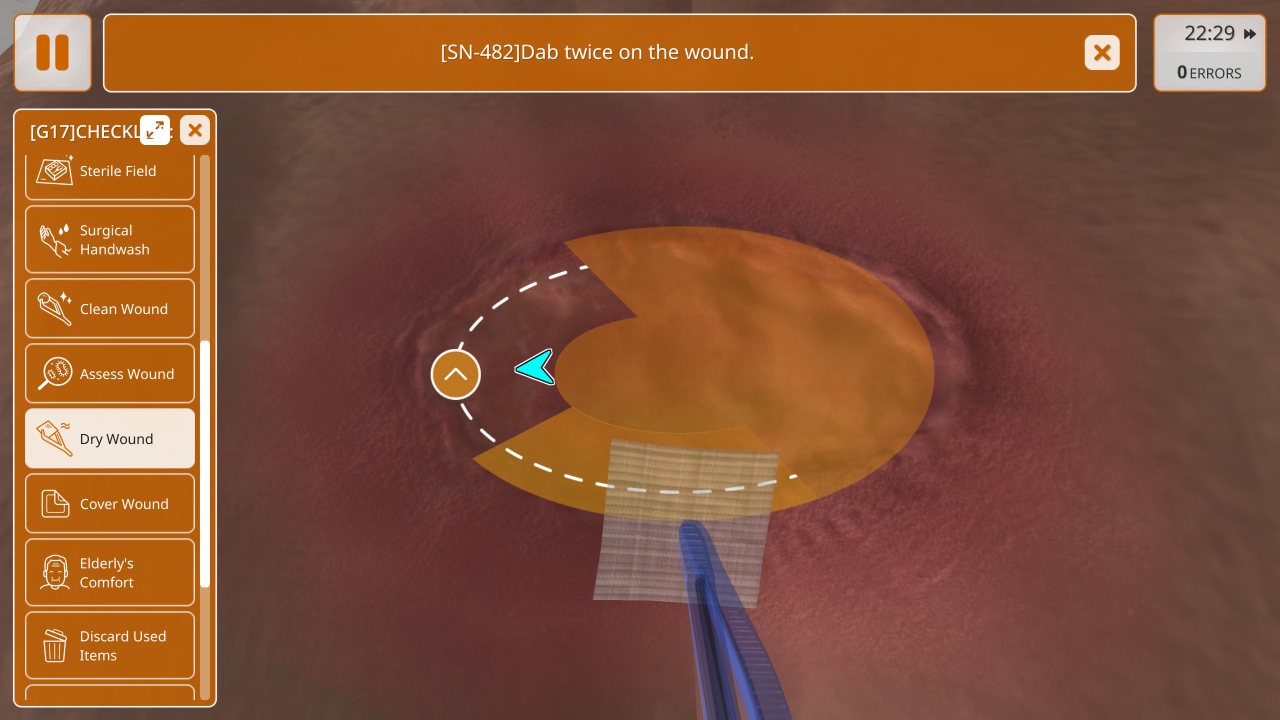Choose the Clean Wound checklist item
Viewport: 1280px width, 720px height.
110,309
